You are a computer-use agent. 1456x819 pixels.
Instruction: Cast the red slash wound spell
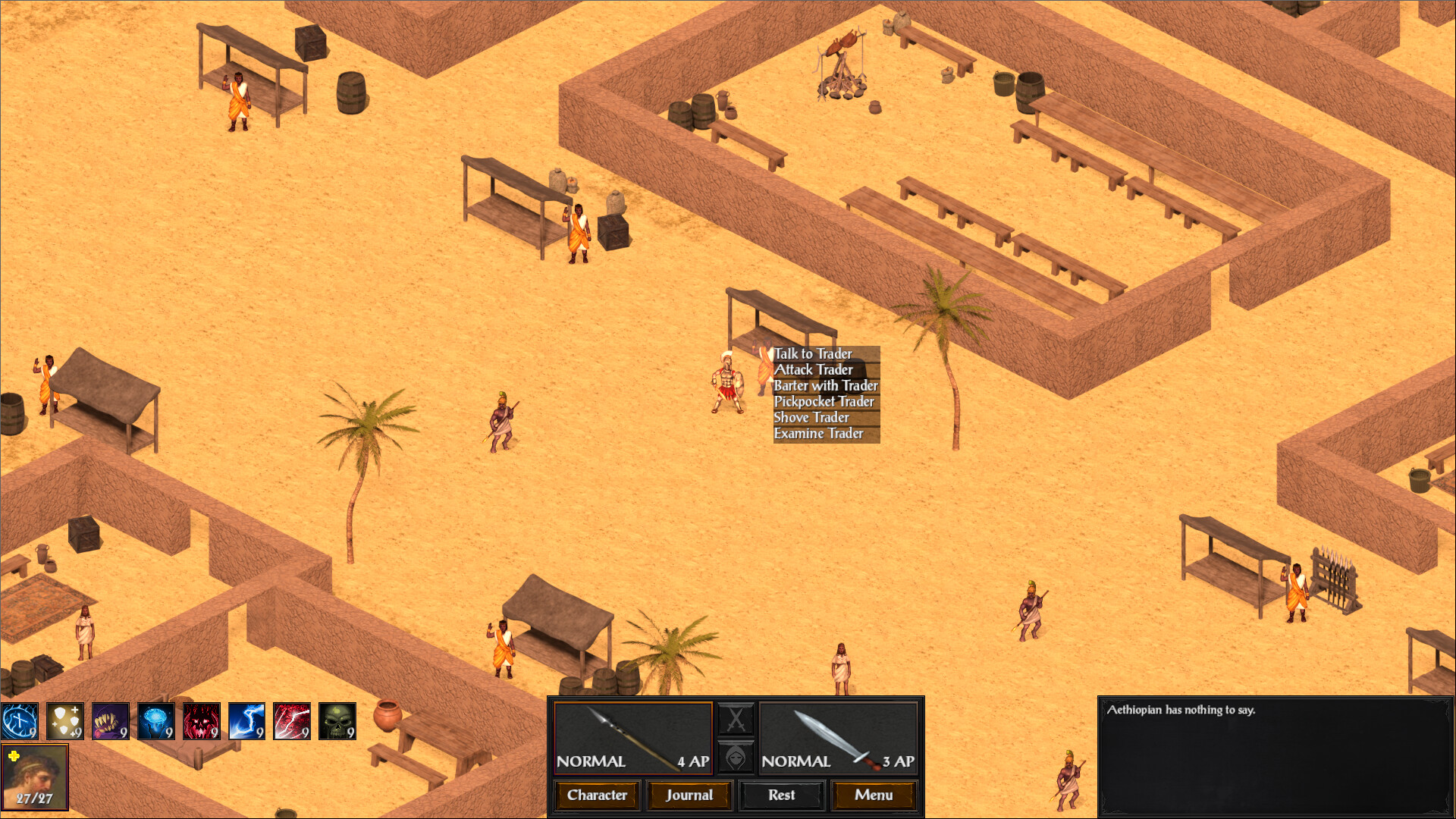tap(292, 720)
